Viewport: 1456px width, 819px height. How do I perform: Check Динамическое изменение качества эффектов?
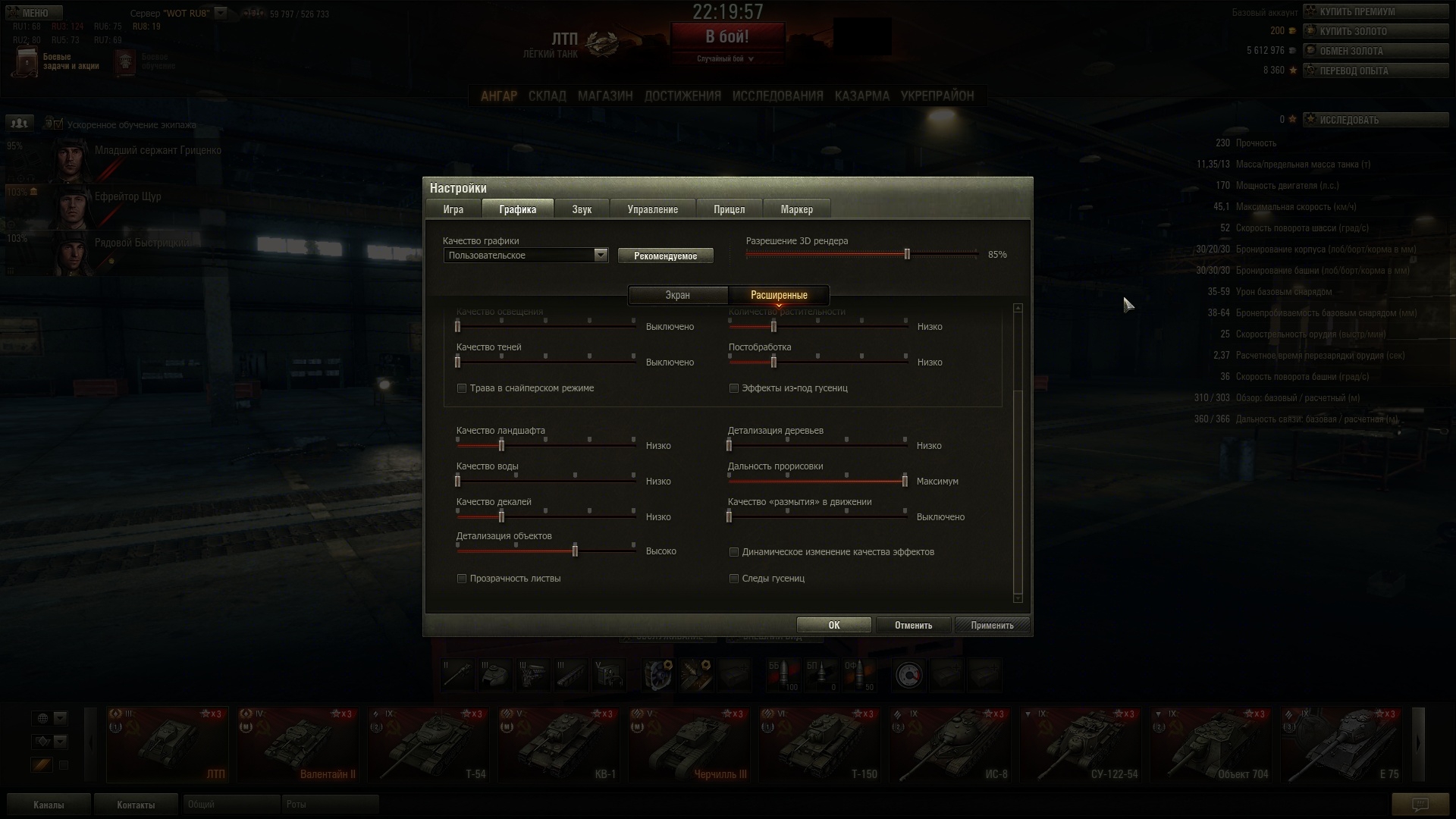click(x=734, y=552)
